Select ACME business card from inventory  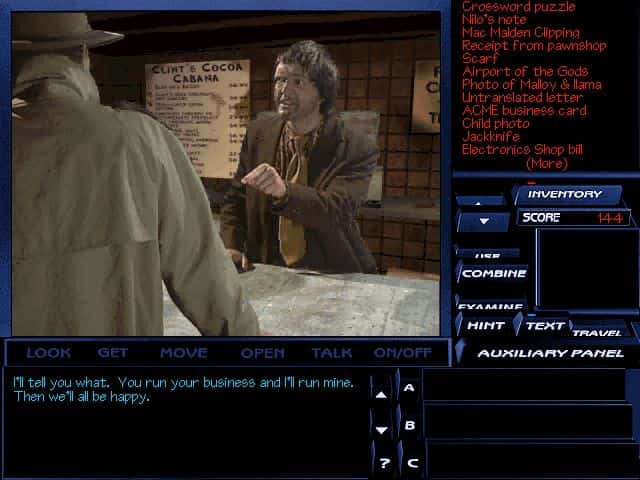[x=524, y=110]
